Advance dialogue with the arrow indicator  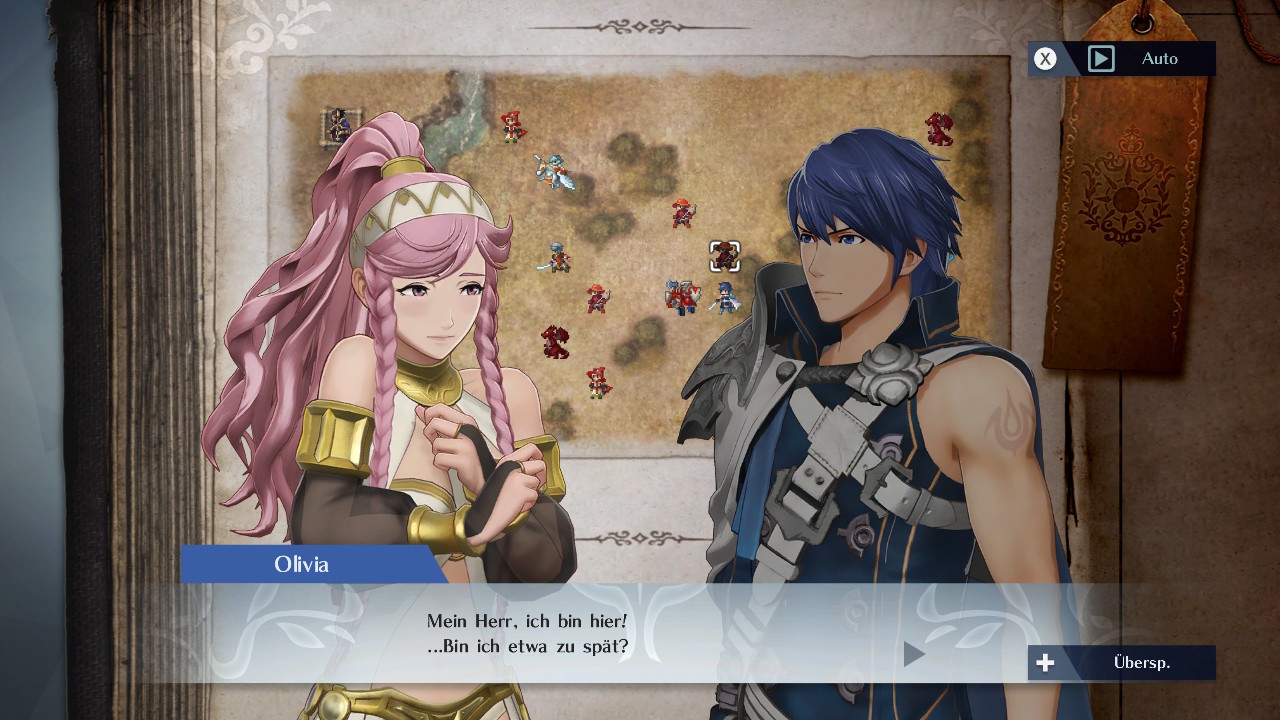tap(914, 654)
